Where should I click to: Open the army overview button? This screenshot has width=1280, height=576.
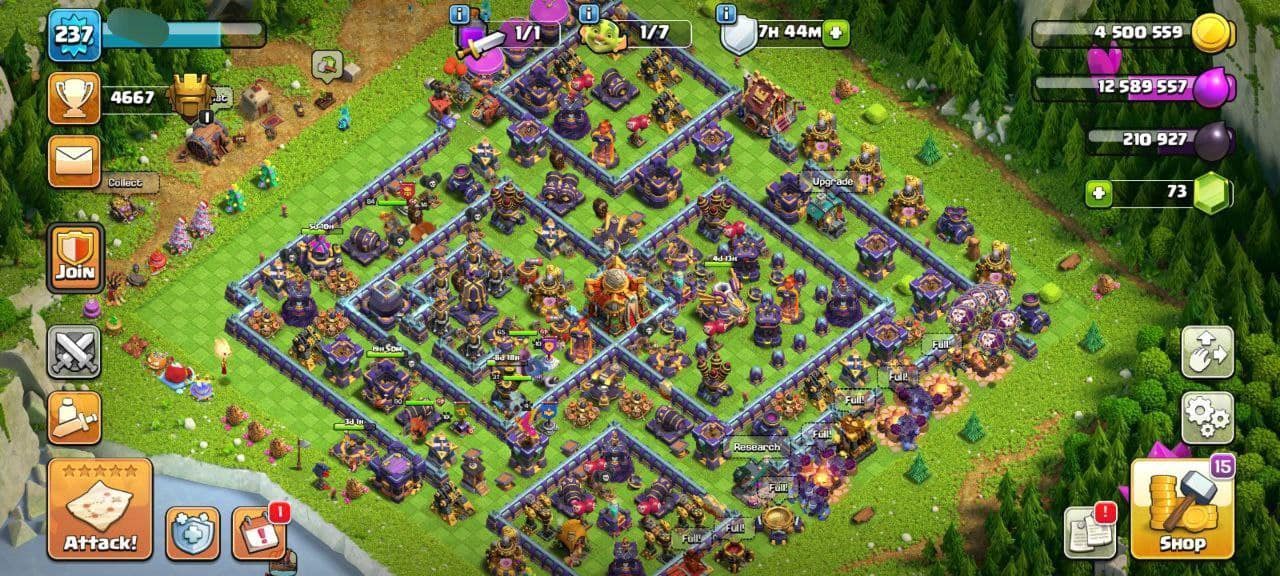pyautogui.click(x=74, y=417)
